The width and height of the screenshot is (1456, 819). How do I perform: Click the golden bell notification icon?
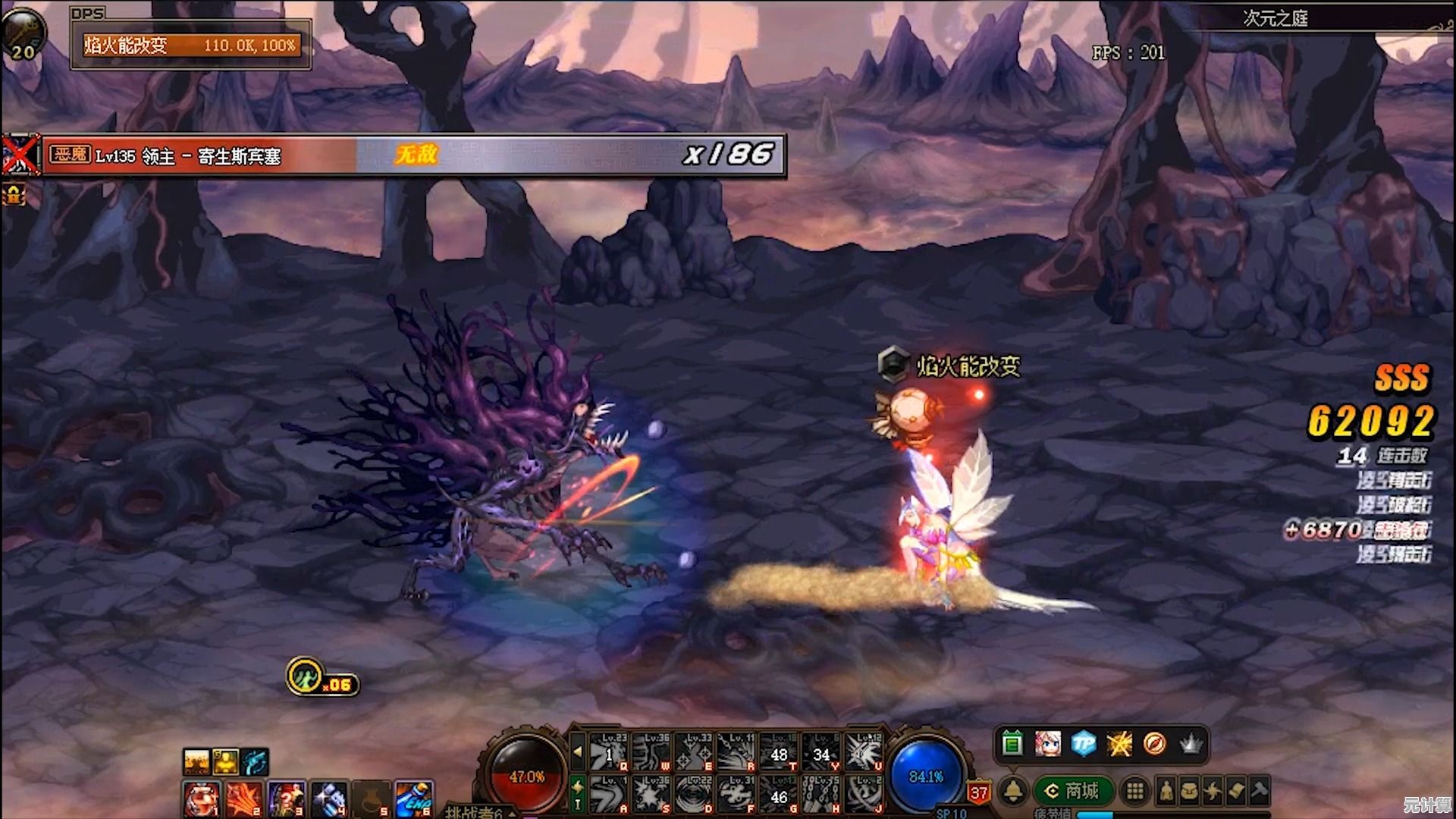[1013, 791]
